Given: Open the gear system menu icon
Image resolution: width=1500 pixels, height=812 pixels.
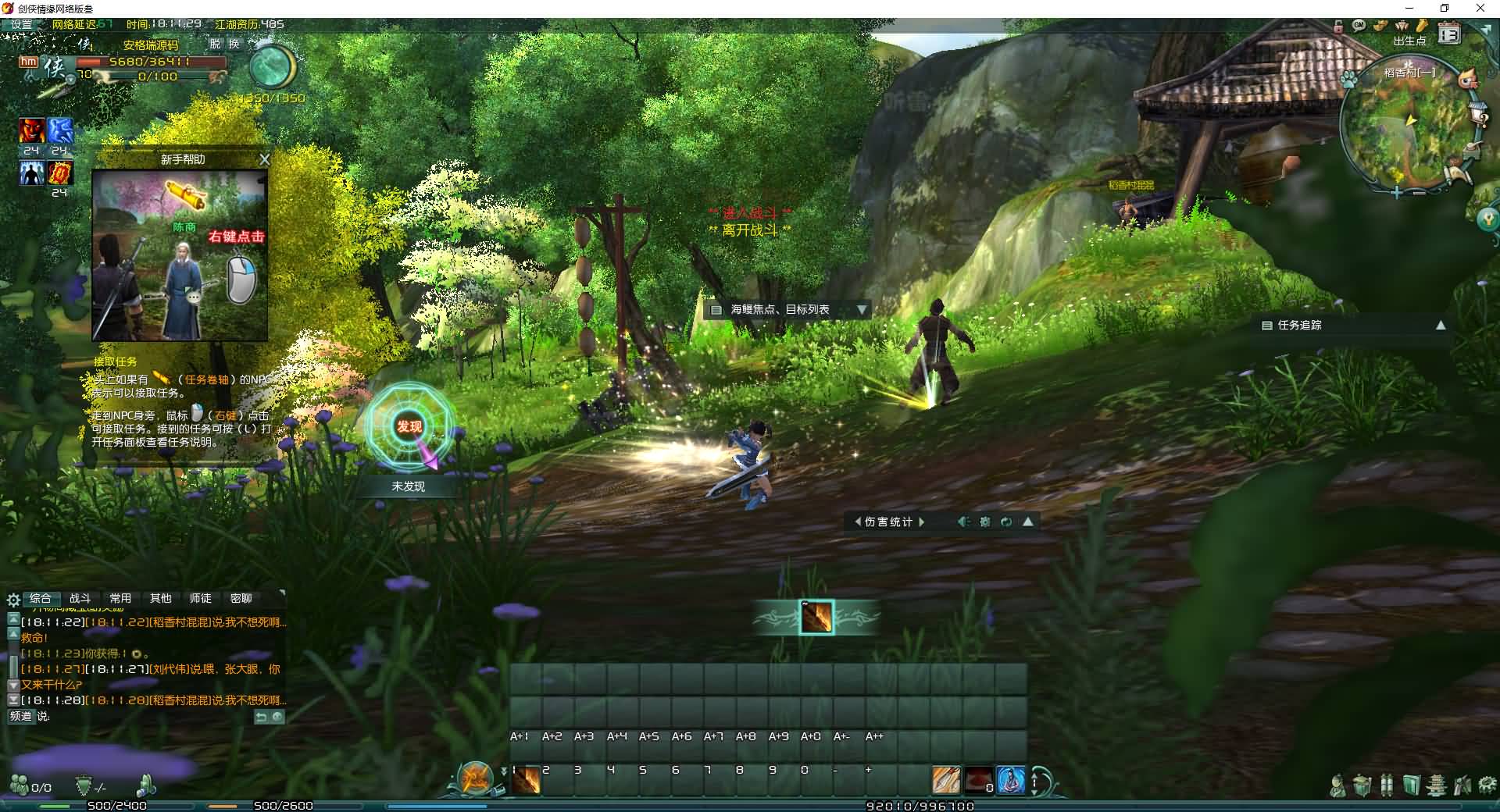Looking at the screenshot, I should tap(1487, 785).
